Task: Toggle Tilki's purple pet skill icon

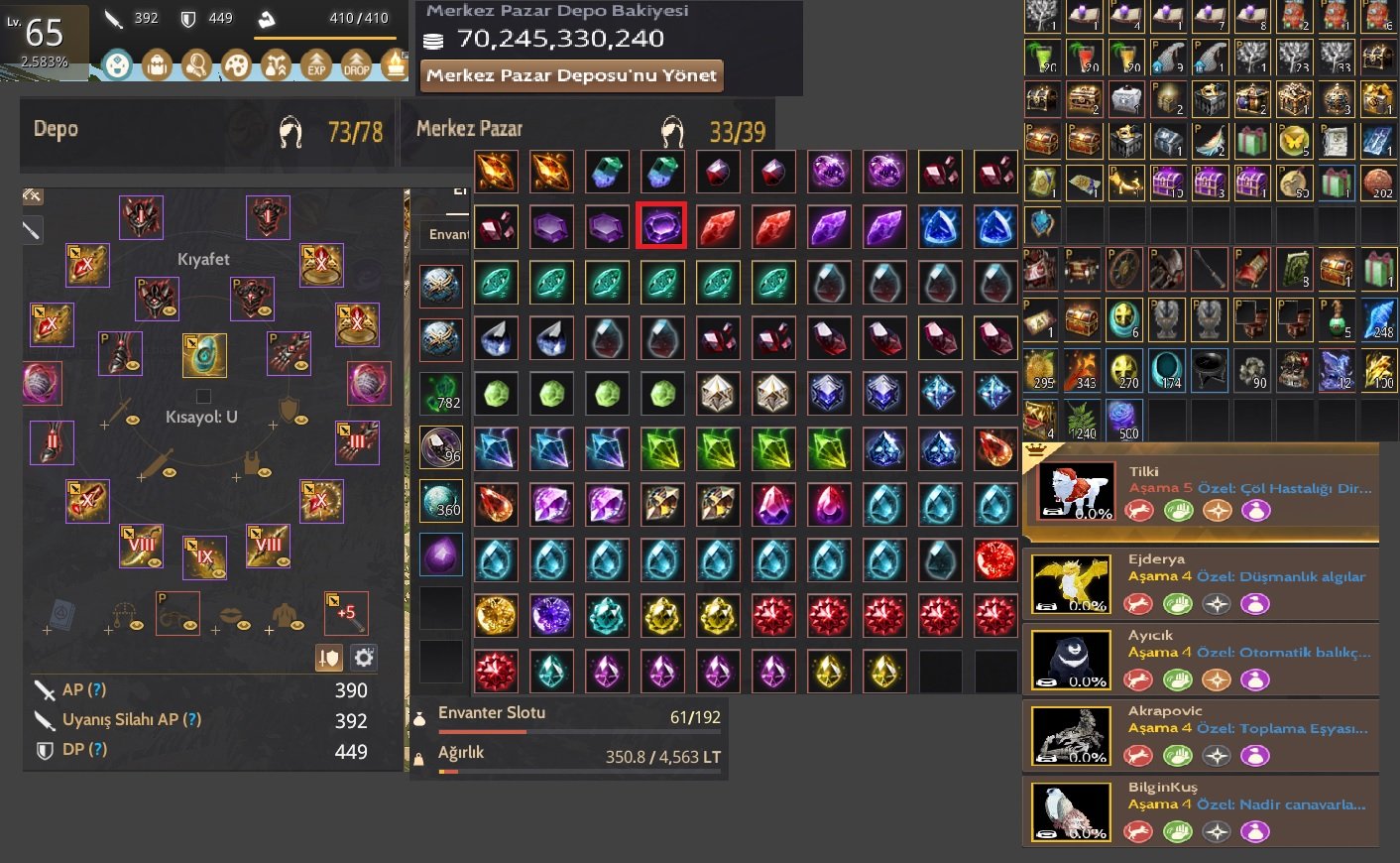Action: [x=1257, y=510]
